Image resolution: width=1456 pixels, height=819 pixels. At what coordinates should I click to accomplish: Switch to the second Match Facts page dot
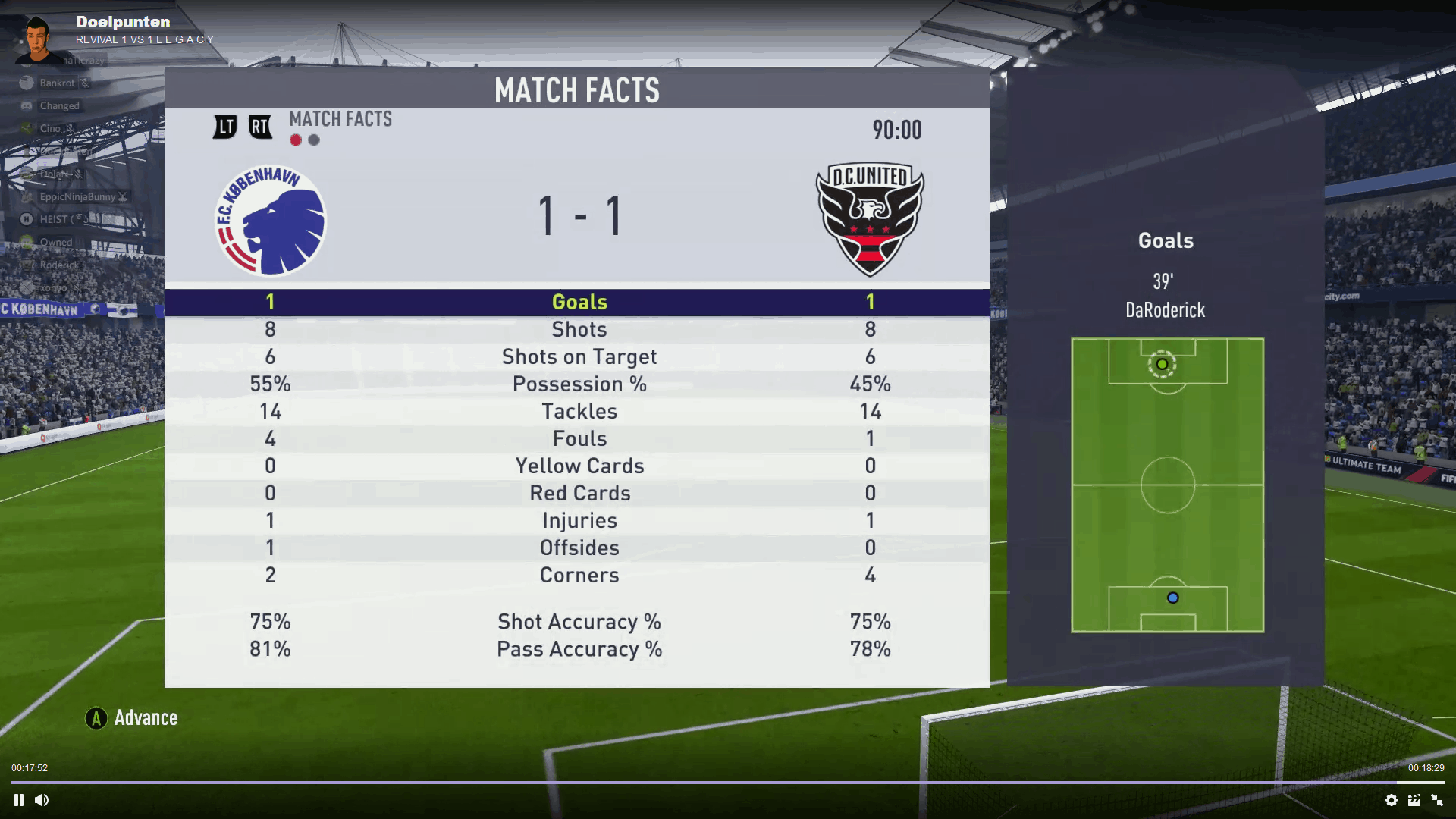click(x=314, y=140)
